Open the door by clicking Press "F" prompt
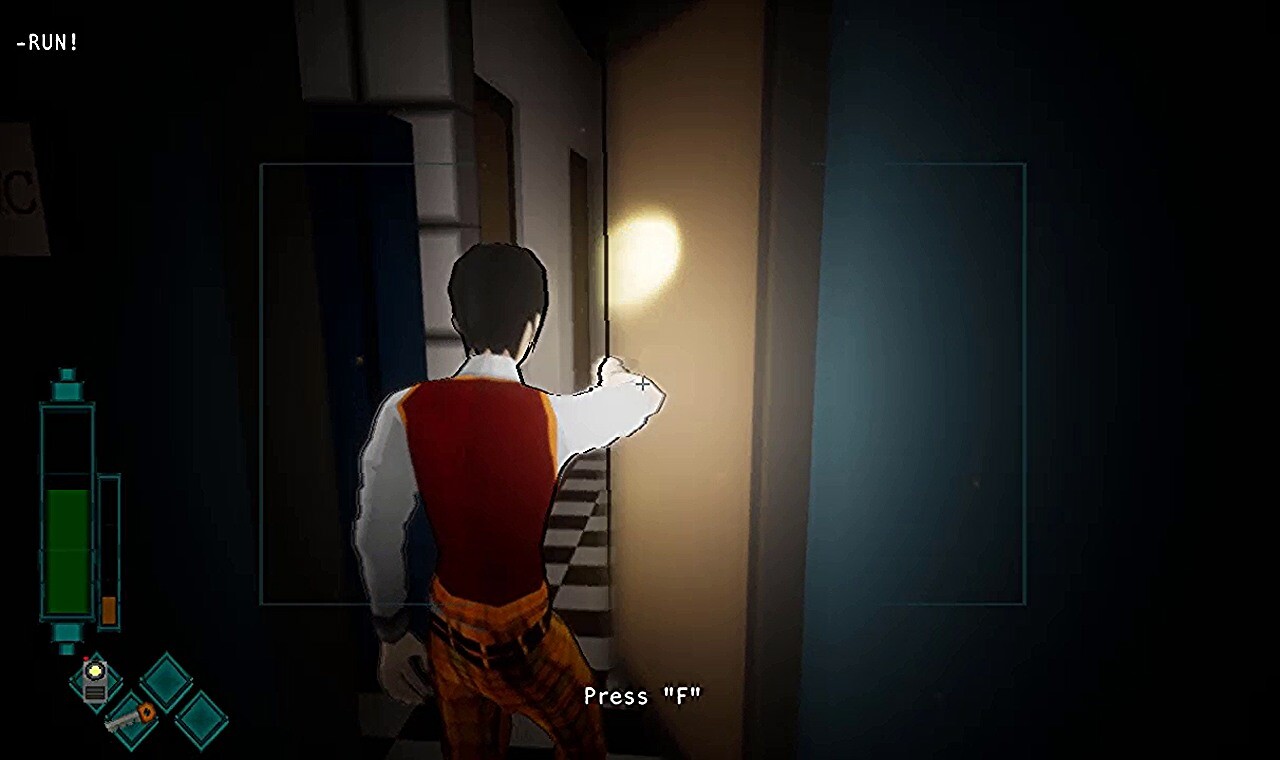Screen dimensions: 1280x760 643,696
